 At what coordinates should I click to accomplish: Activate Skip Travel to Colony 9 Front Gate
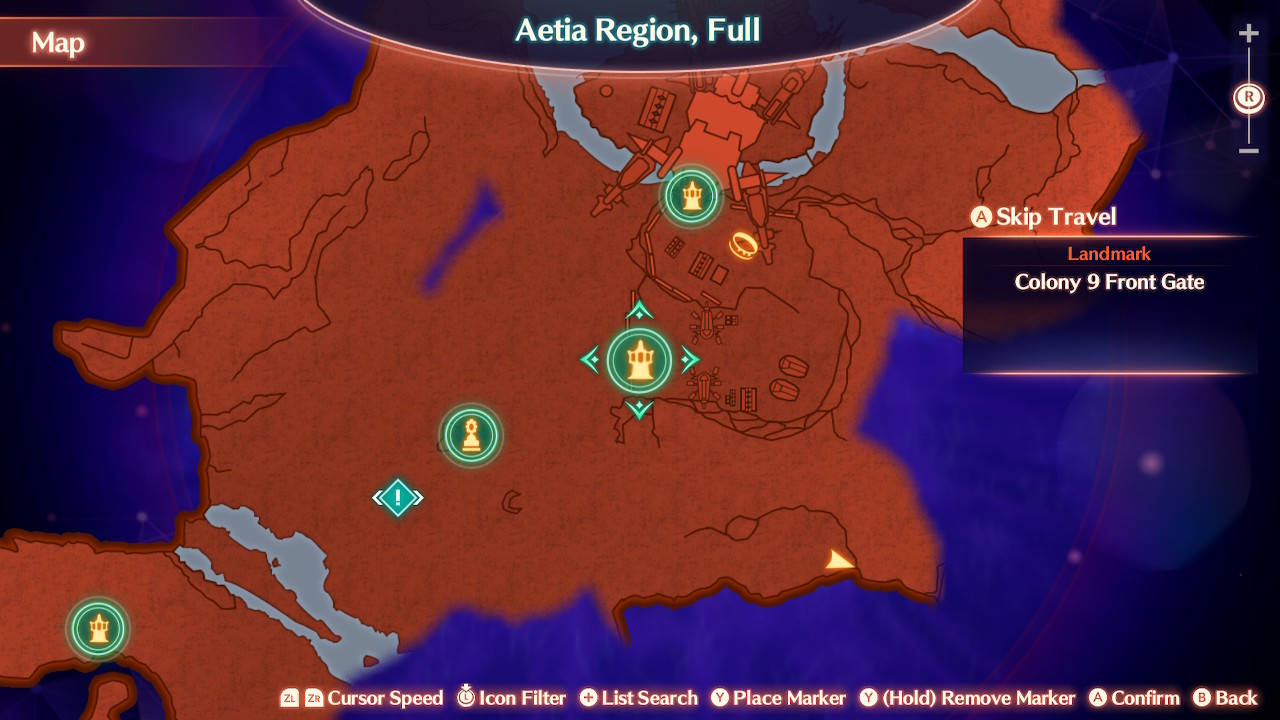click(x=1043, y=216)
